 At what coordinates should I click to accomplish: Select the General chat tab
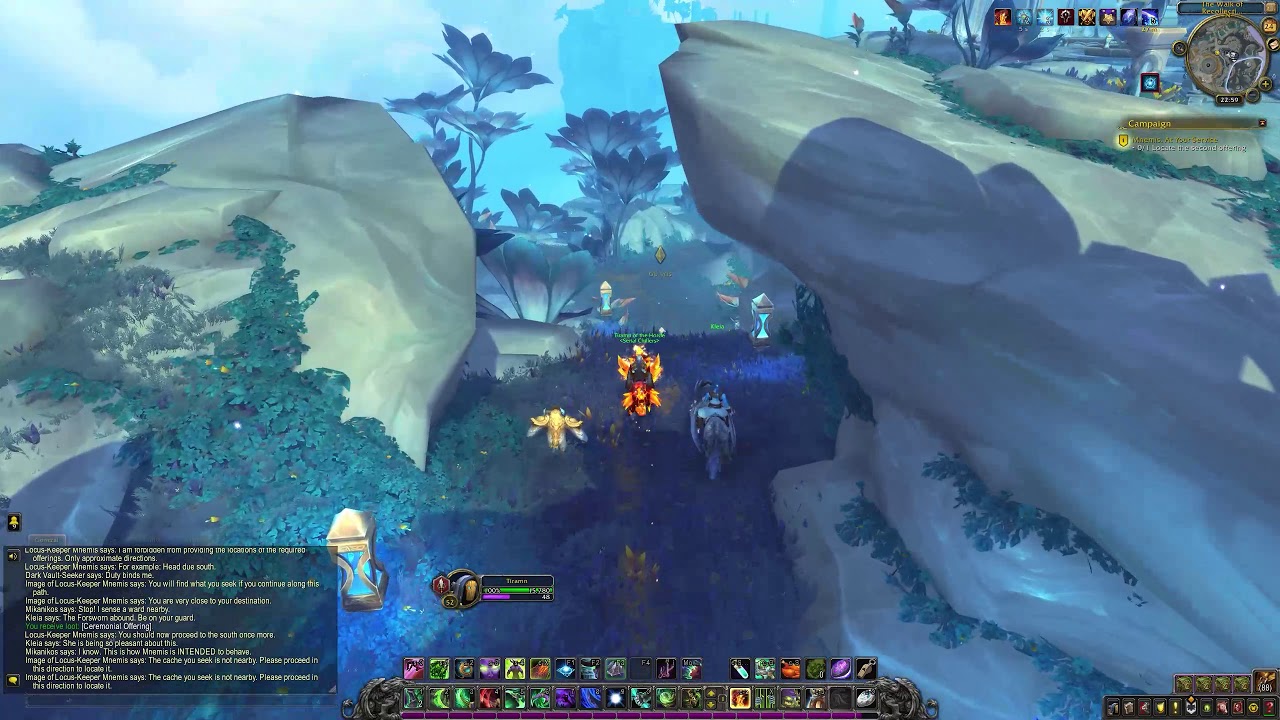(x=46, y=540)
